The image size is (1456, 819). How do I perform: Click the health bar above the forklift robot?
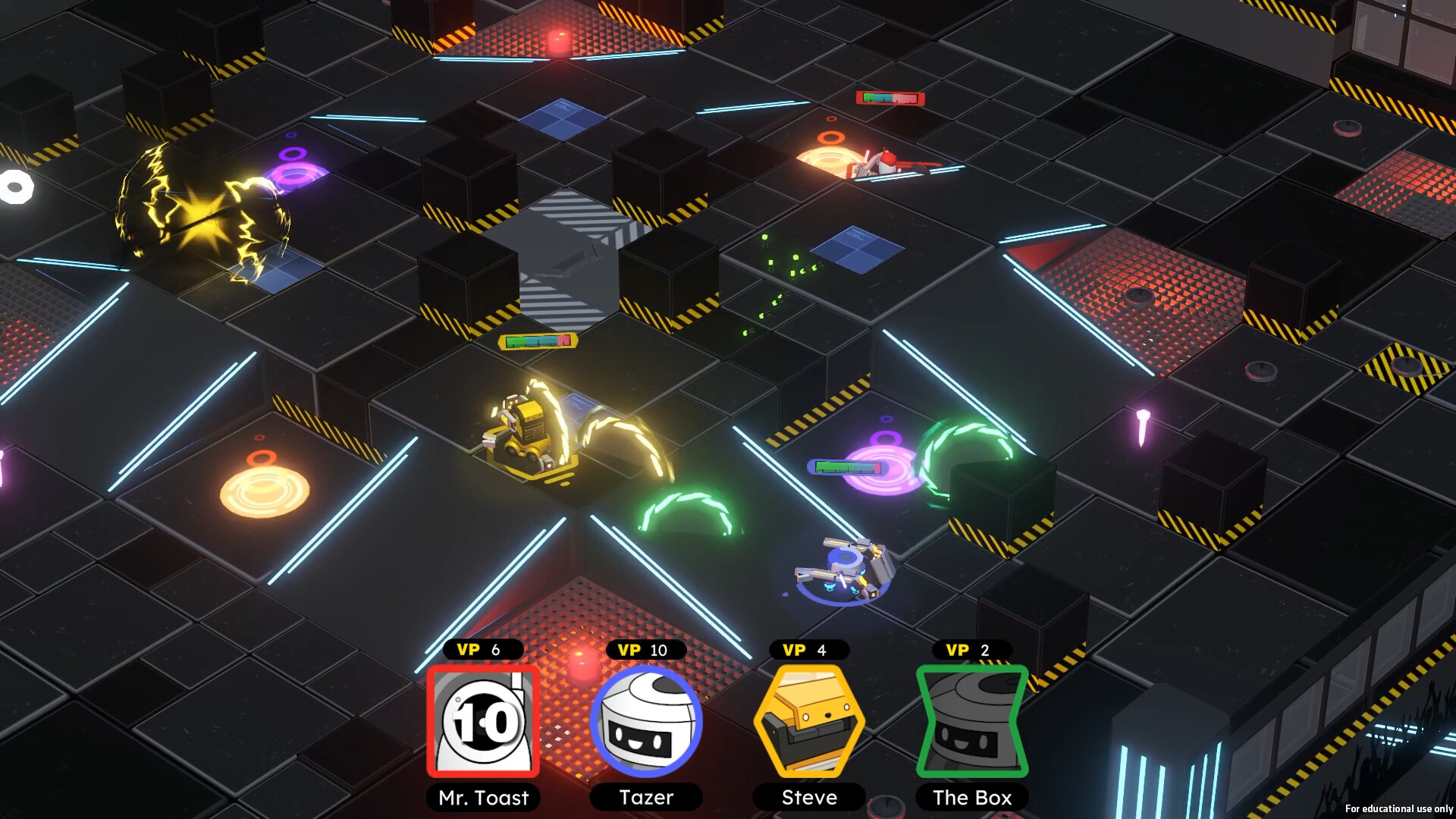pyautogui.click(x=537, y=340)
